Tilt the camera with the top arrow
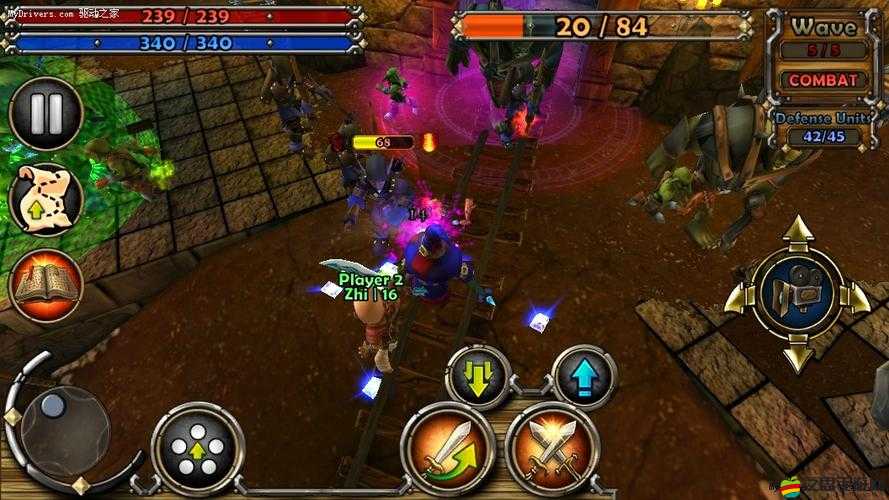 797,234
